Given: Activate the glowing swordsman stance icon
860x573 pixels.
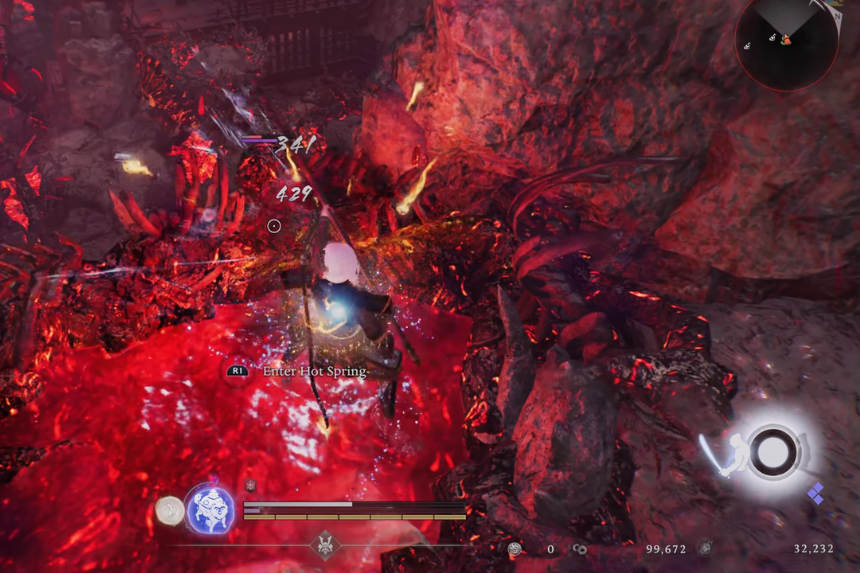Looking at the screenshot, I should (768, 452).
